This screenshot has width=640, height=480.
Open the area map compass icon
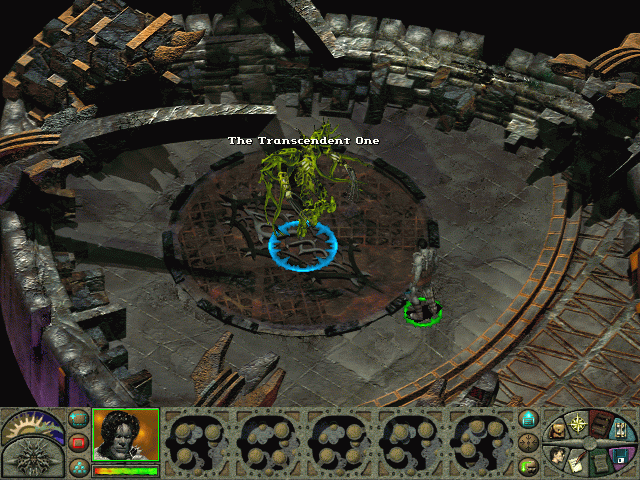click(x=578, y=422)
